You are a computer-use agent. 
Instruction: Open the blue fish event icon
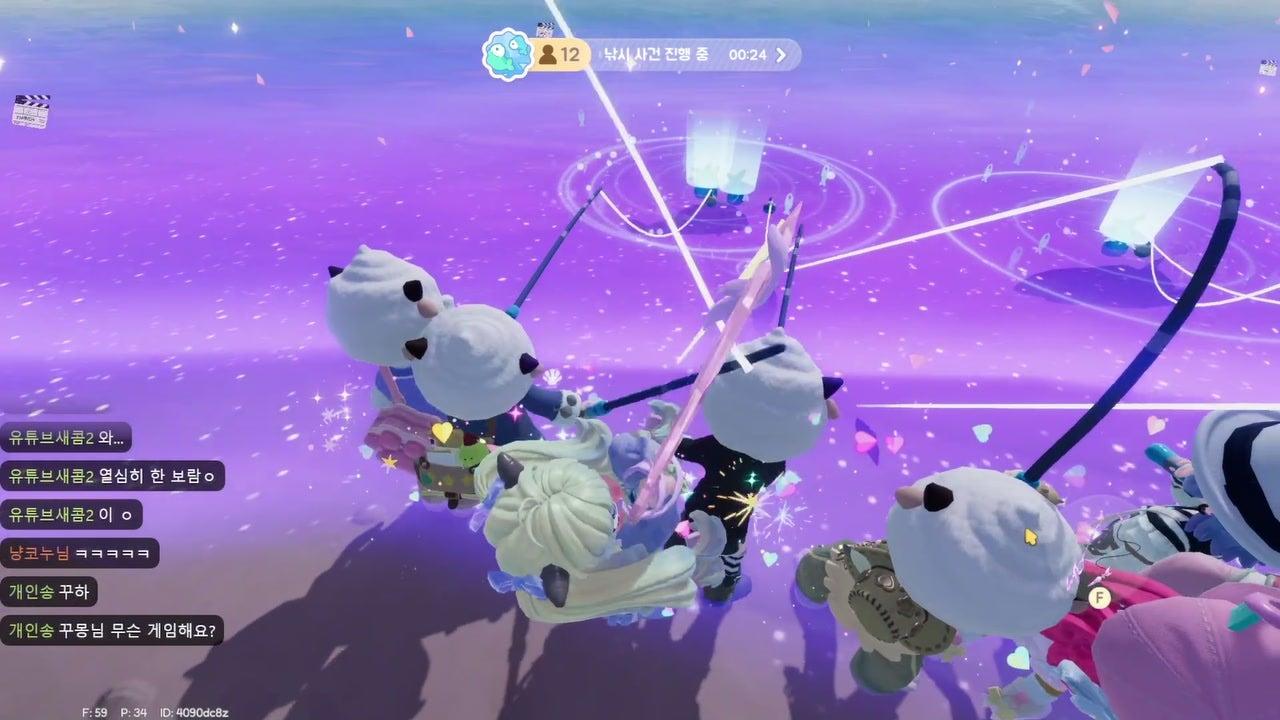[506, 55]
